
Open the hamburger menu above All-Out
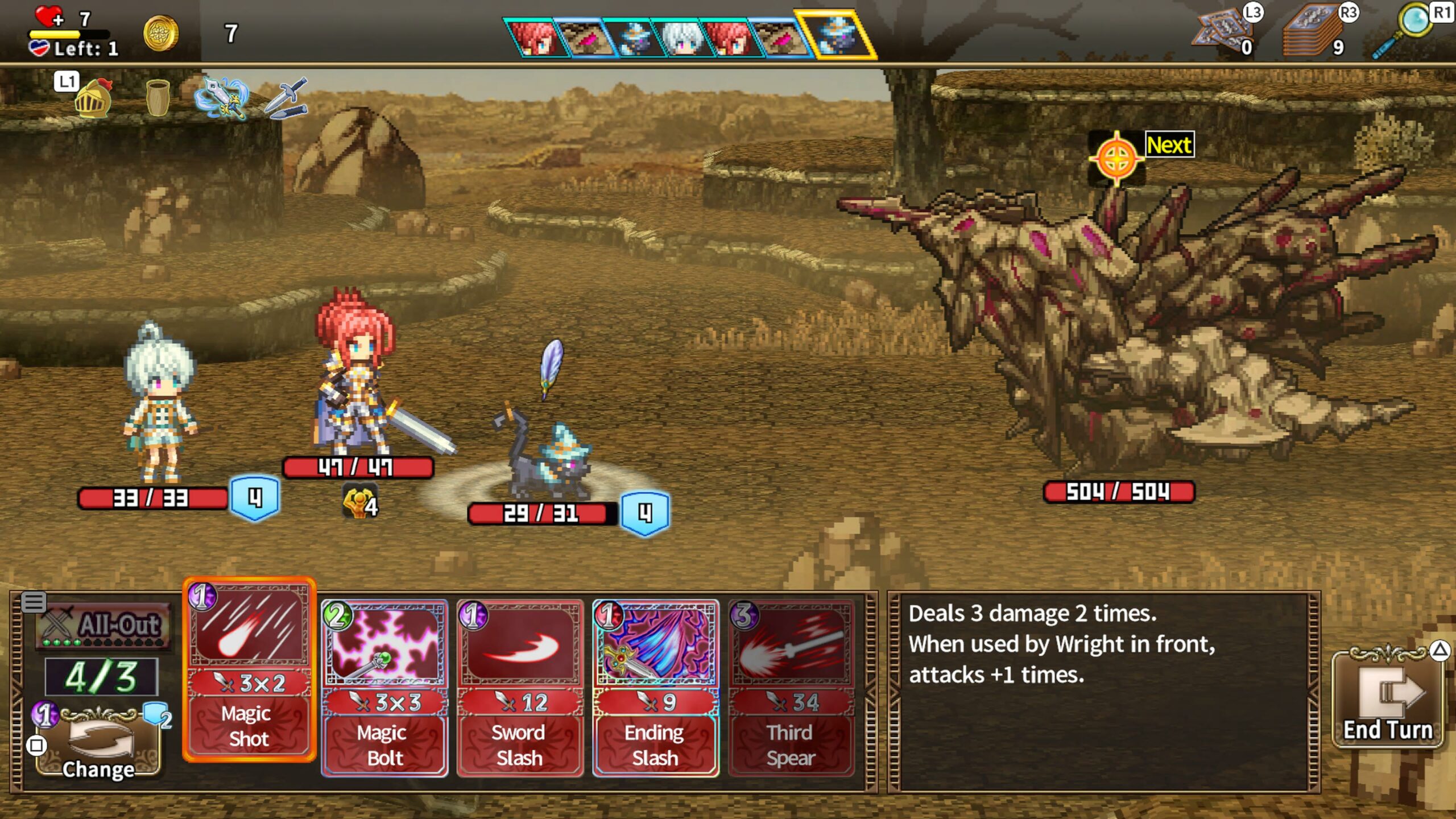34,602
